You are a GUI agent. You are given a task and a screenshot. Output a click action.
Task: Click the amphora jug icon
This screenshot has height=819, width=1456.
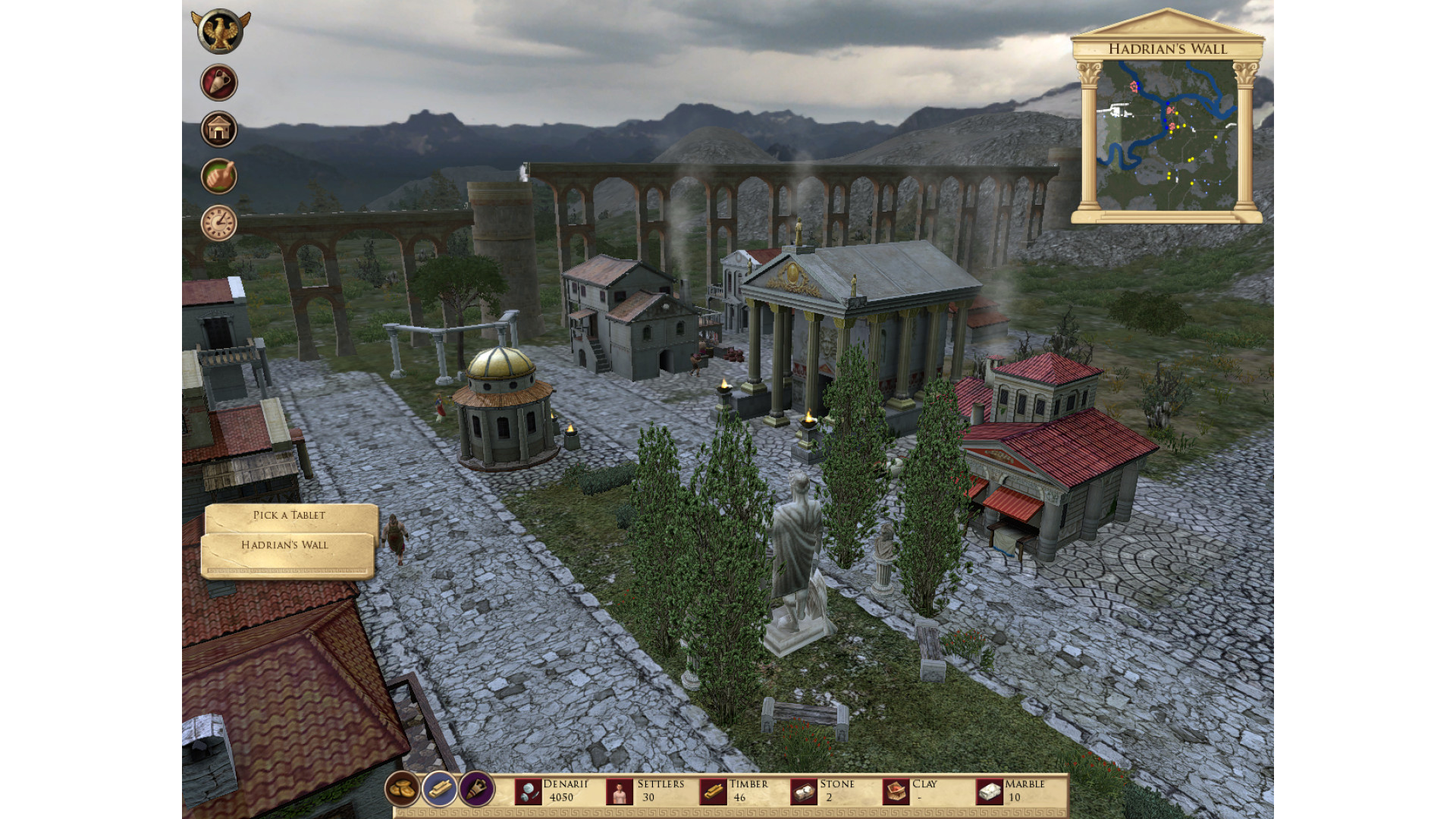219,83
